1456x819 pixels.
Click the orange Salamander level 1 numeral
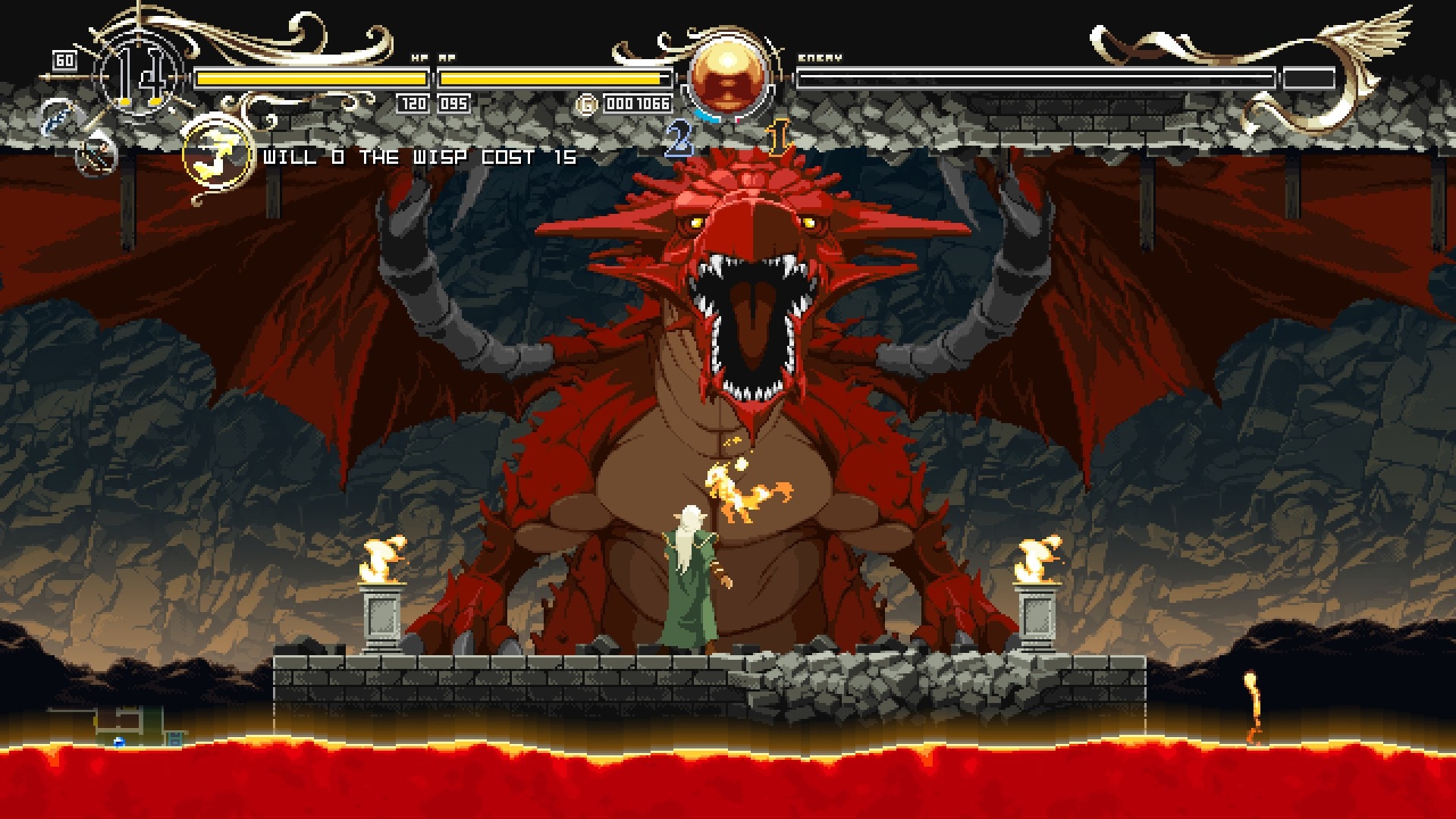coord(776,136)
